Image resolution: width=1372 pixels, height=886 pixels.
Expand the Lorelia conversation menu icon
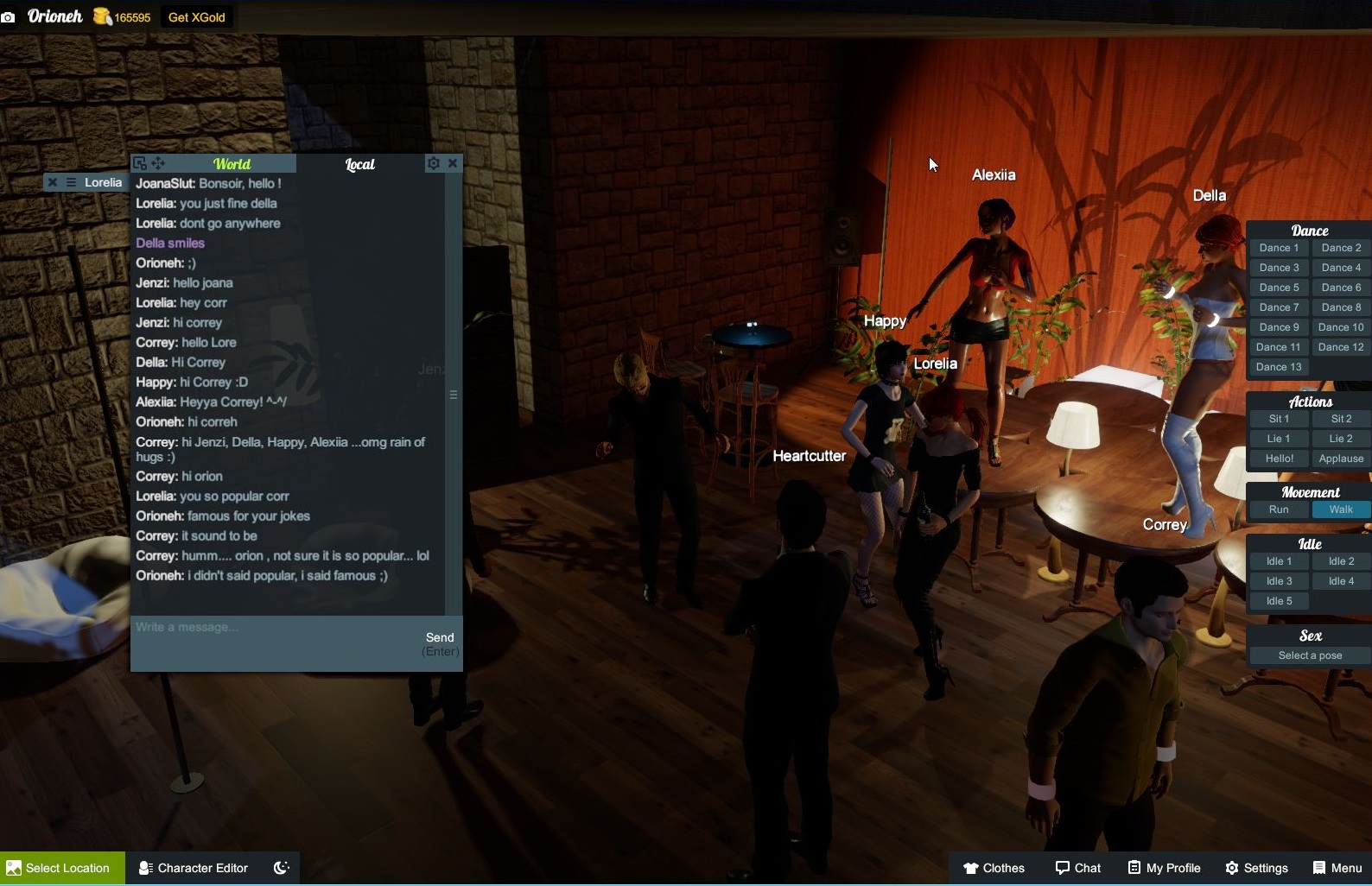pyautogui.click(x=69, y=182)
